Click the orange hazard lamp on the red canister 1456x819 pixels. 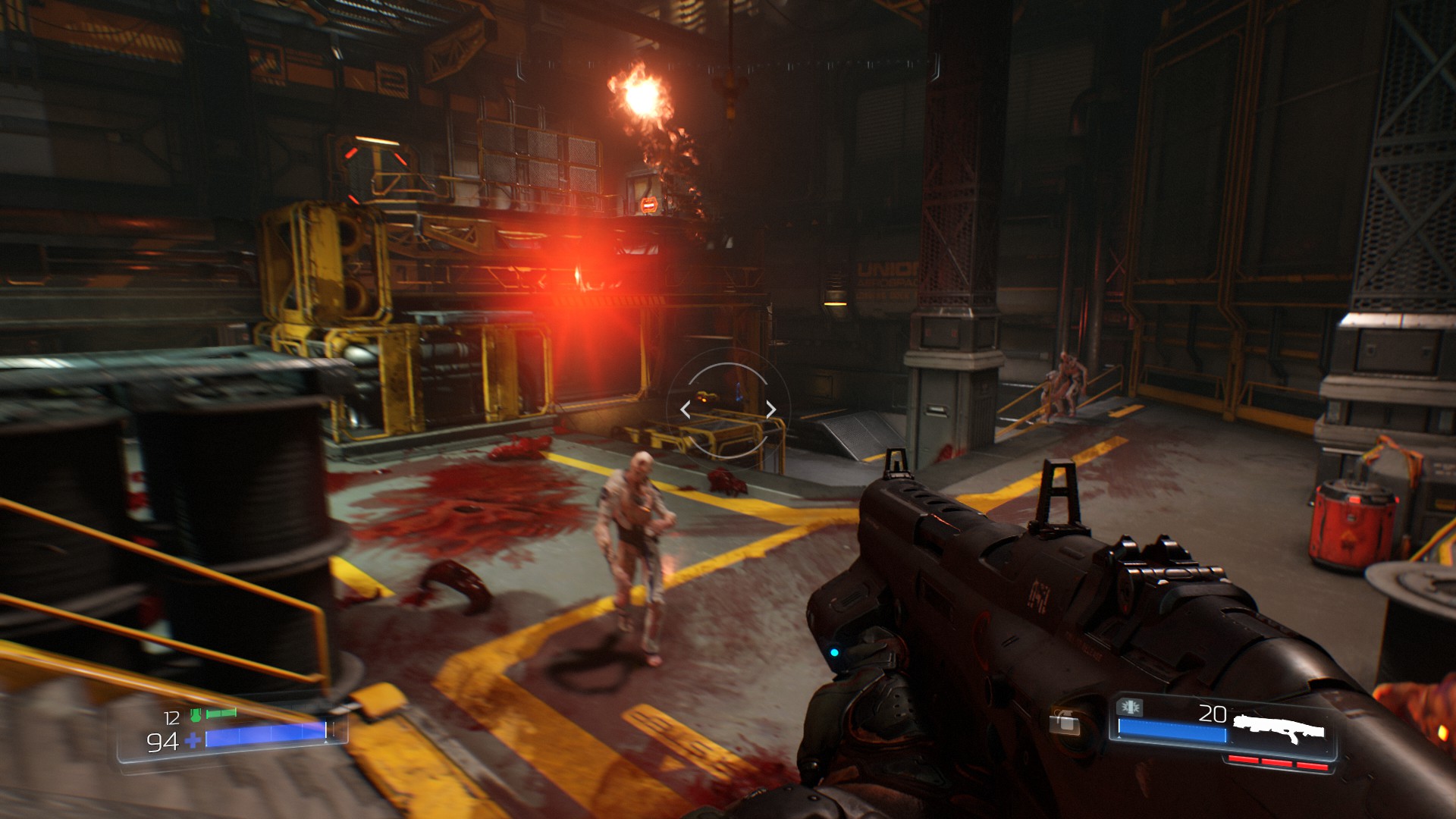[x=1354, y=500]
